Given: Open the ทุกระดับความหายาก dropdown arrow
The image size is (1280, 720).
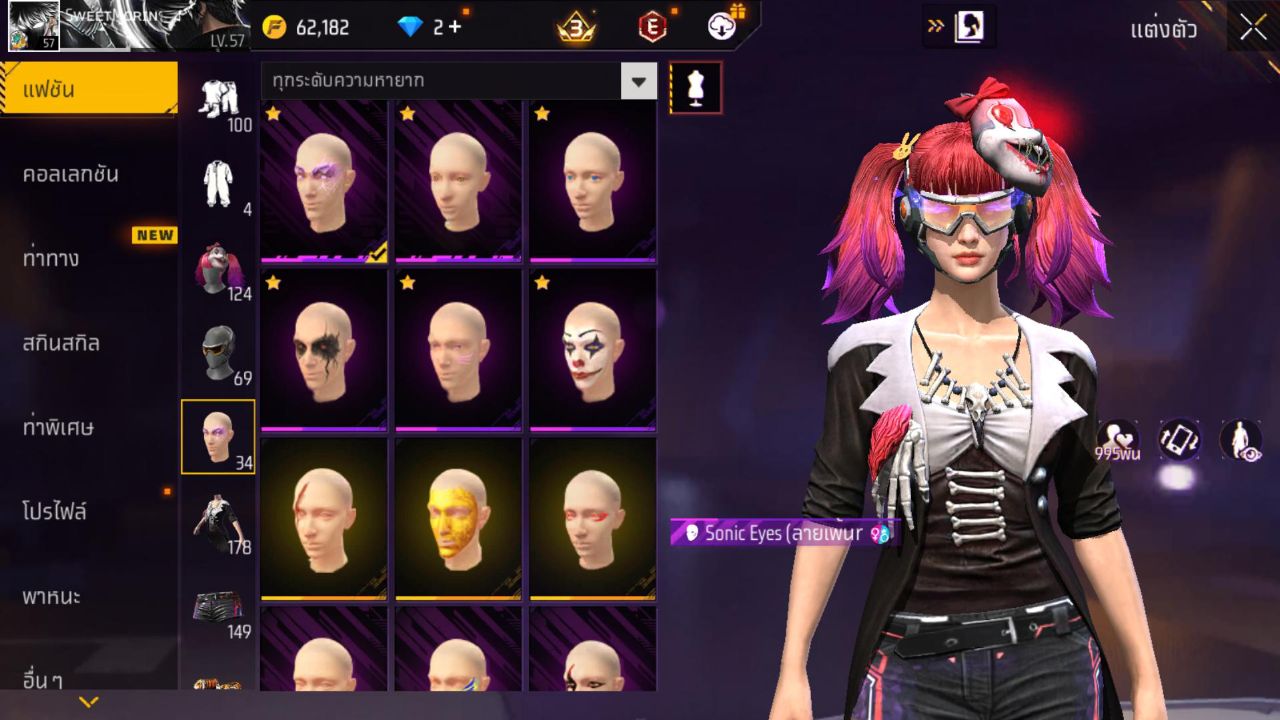Looking at the screenshot, I should click(638, 80).
